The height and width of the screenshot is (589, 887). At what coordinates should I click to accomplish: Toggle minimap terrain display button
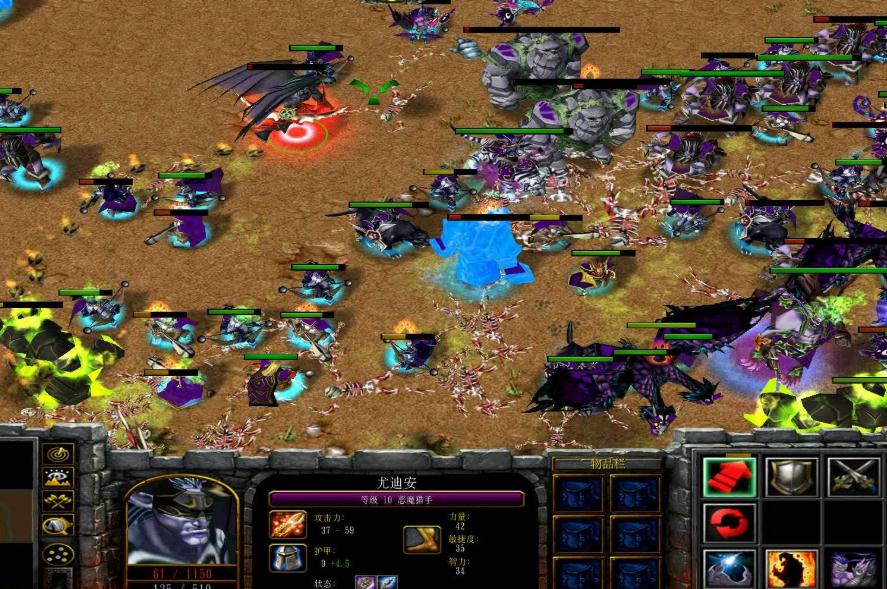tap(59, 479)
